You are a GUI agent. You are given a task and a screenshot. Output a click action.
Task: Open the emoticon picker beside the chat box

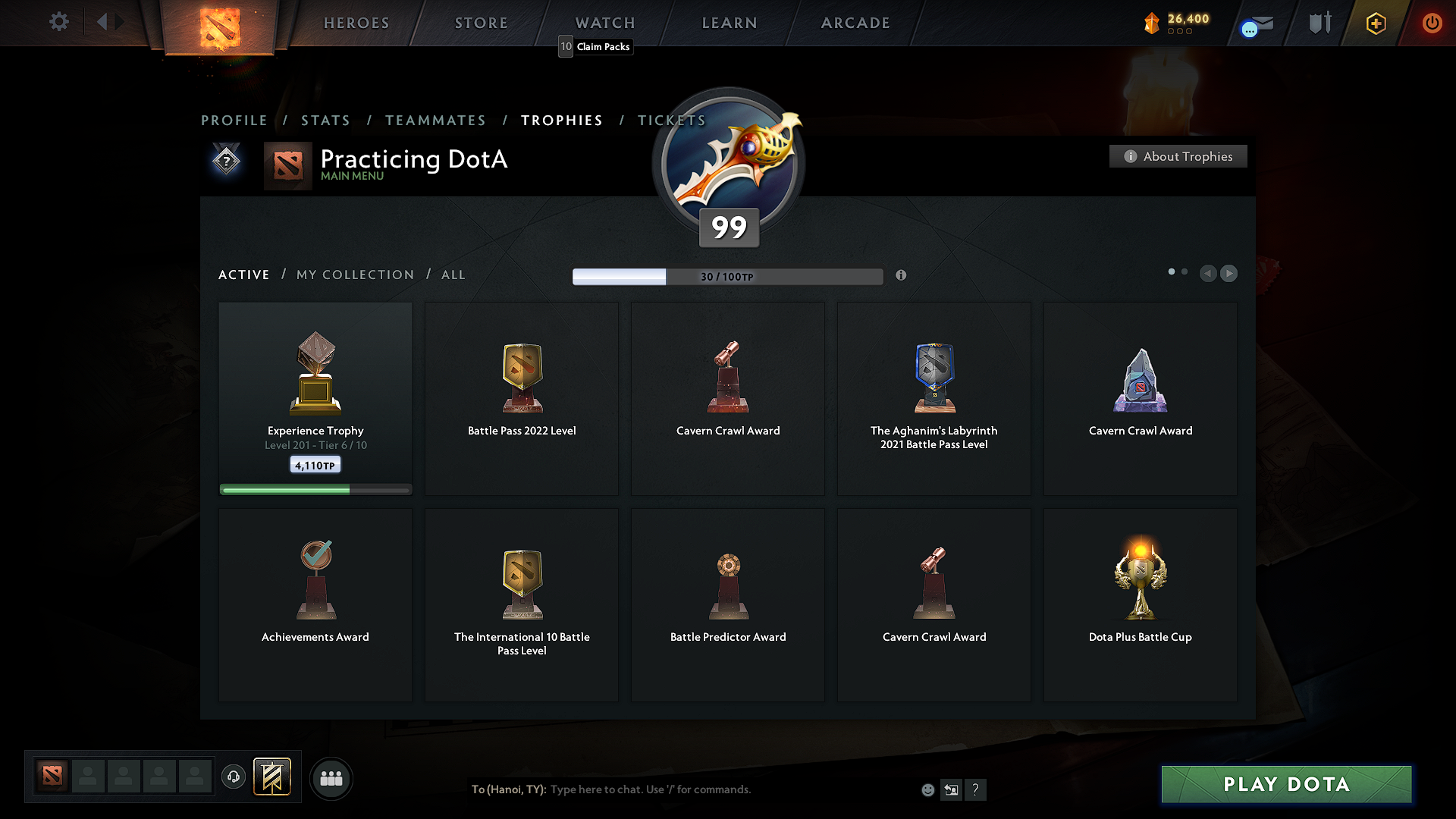(927, 789)
